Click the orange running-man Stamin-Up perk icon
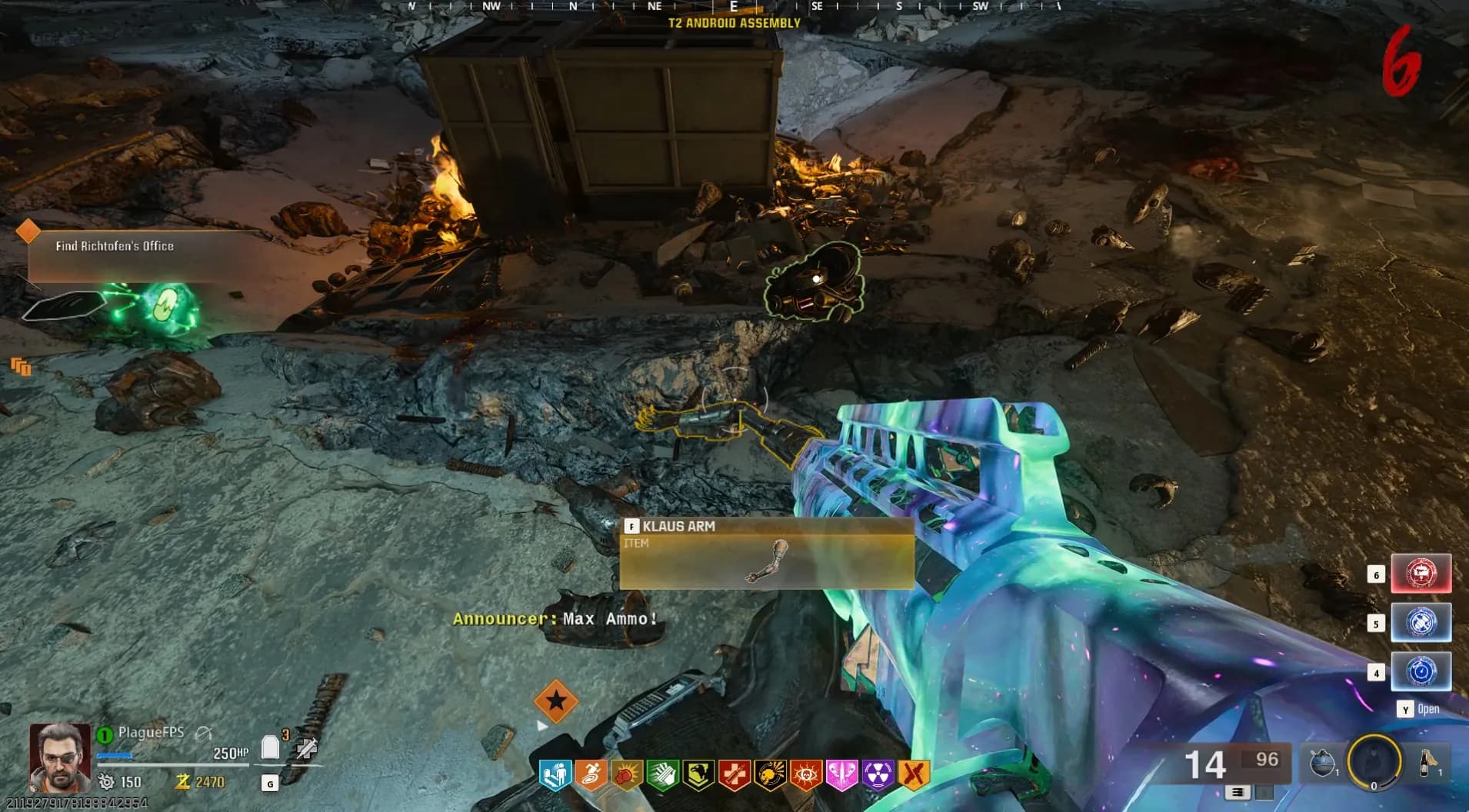The image size is (1469, 812). pos(591,775)
